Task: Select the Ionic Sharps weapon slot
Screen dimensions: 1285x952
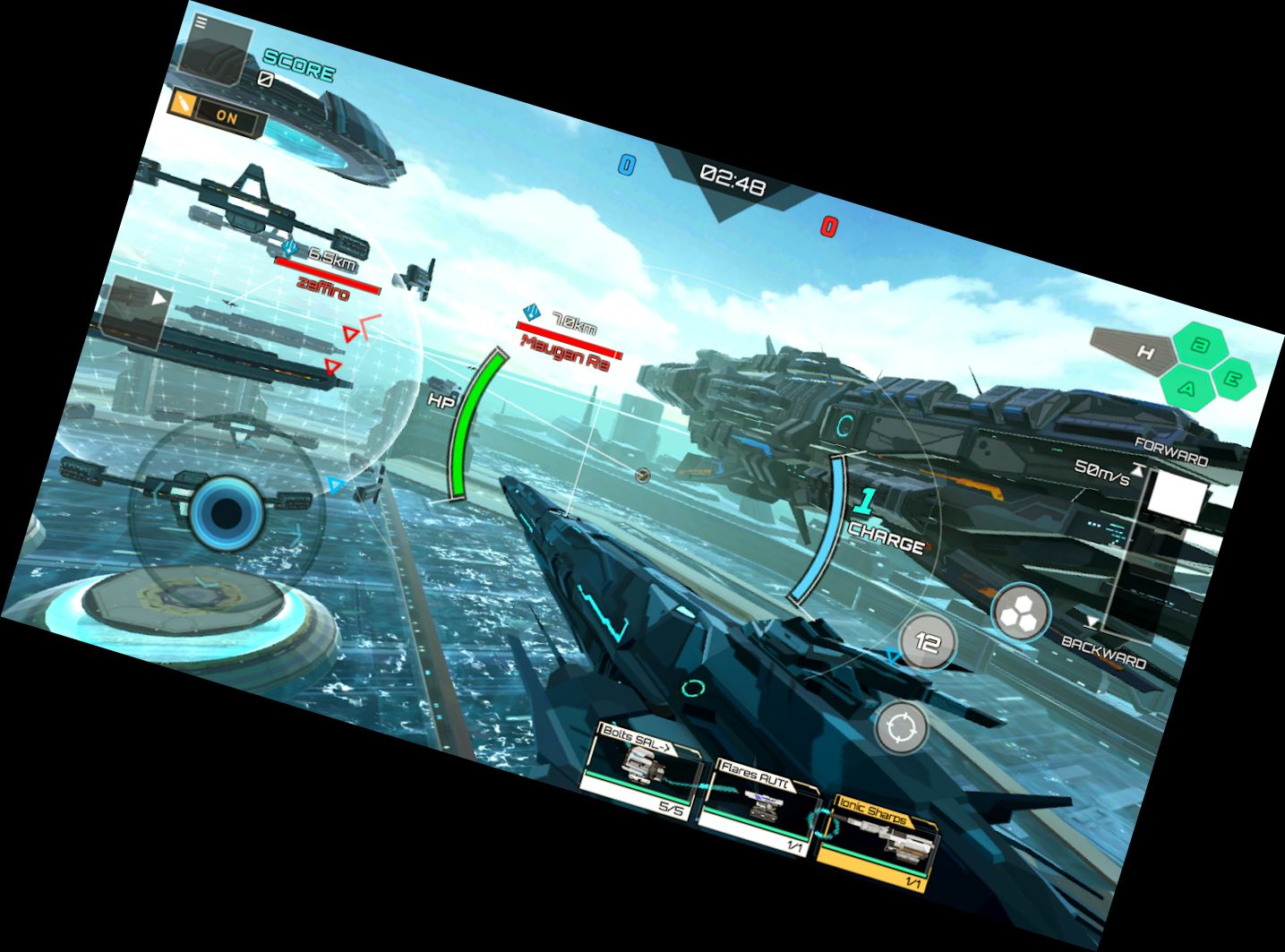Action: (878, 839)
